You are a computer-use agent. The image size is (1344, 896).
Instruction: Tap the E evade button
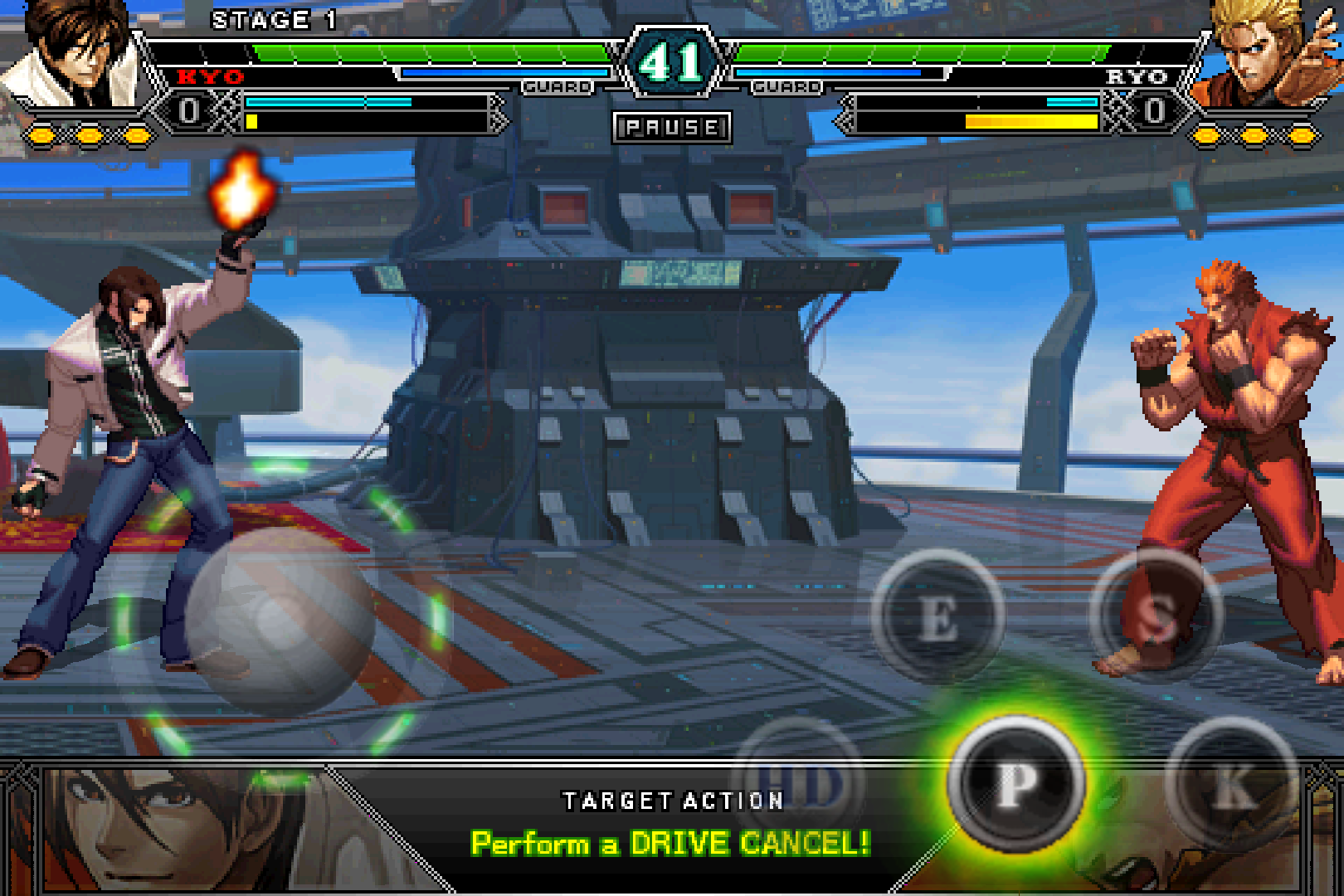(937, 618)
